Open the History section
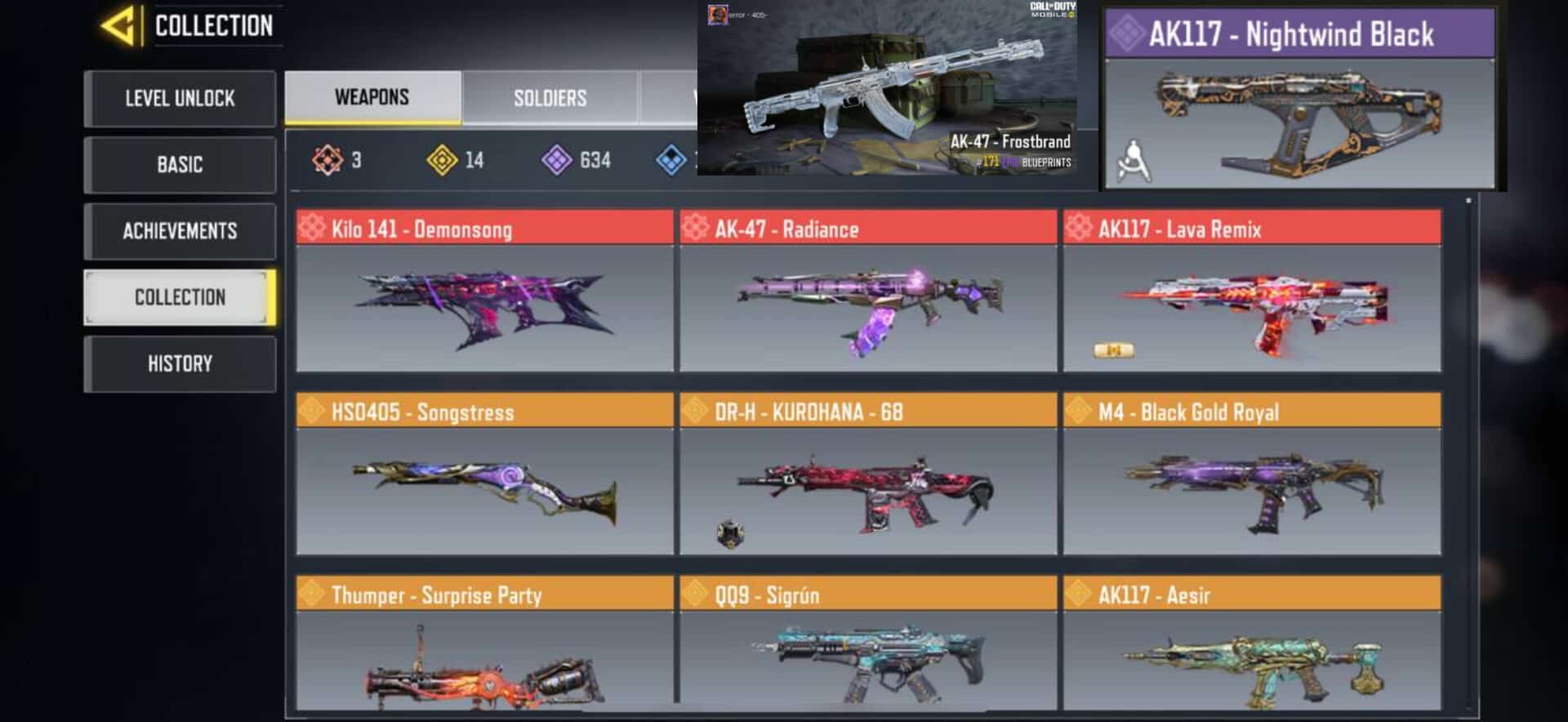Image resolution: width=1568 pixels, height=722 pixels. pos(180,363)
